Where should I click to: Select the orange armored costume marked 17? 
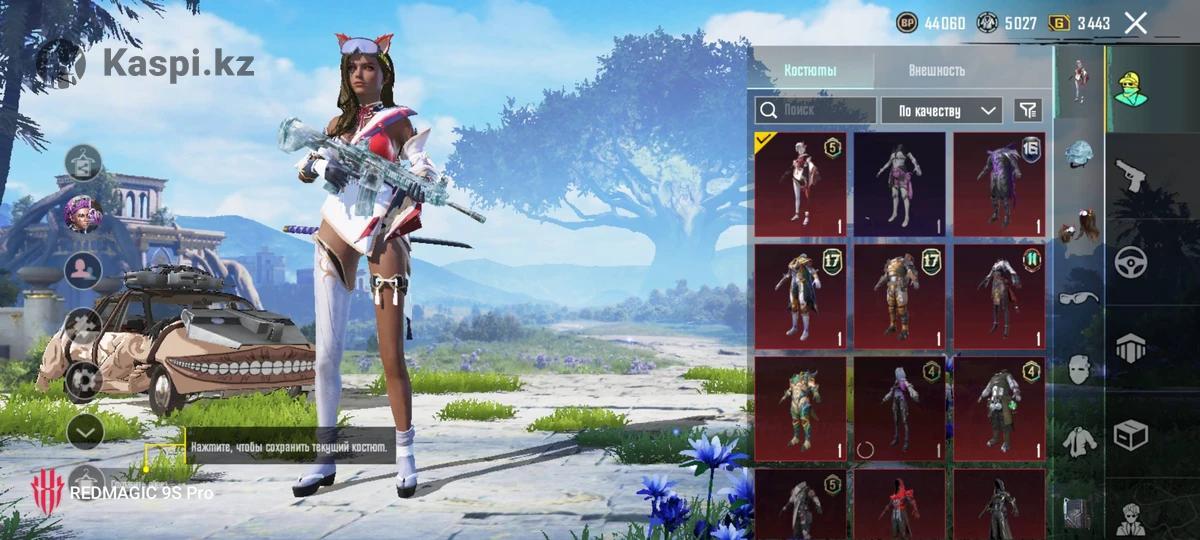(899, 297)
